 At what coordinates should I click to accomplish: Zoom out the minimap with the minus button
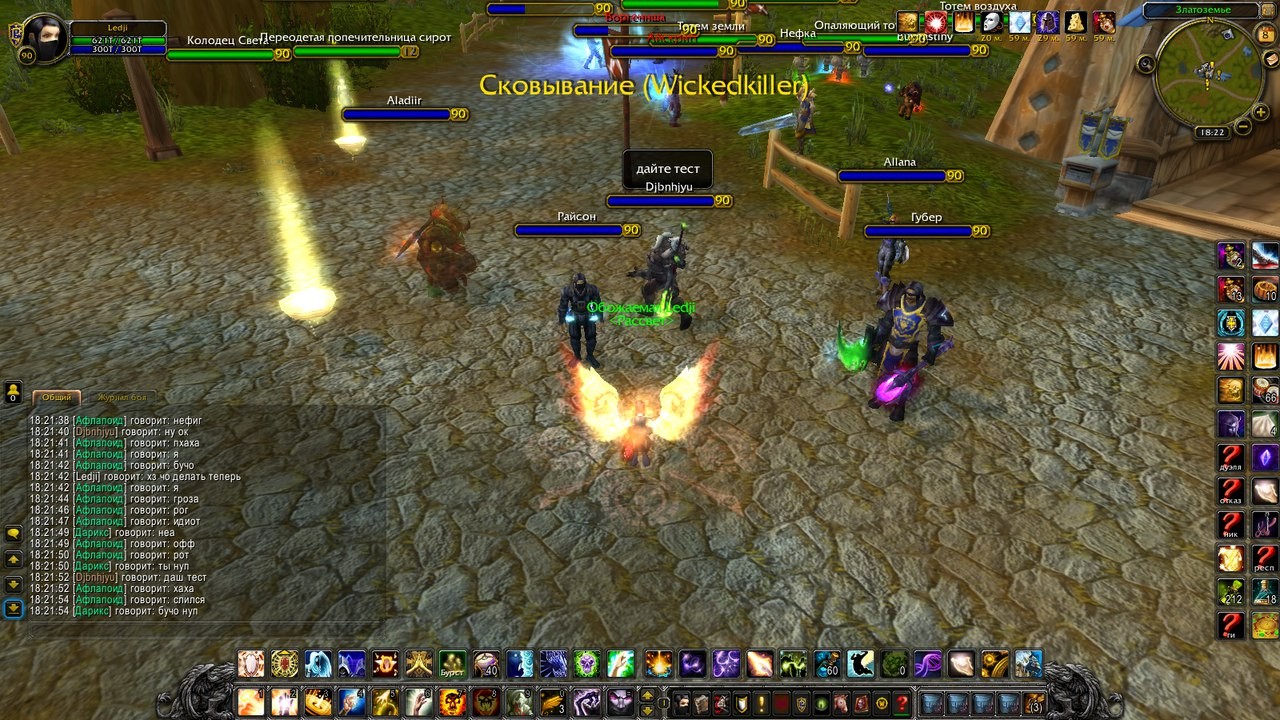pos(1243,127)
